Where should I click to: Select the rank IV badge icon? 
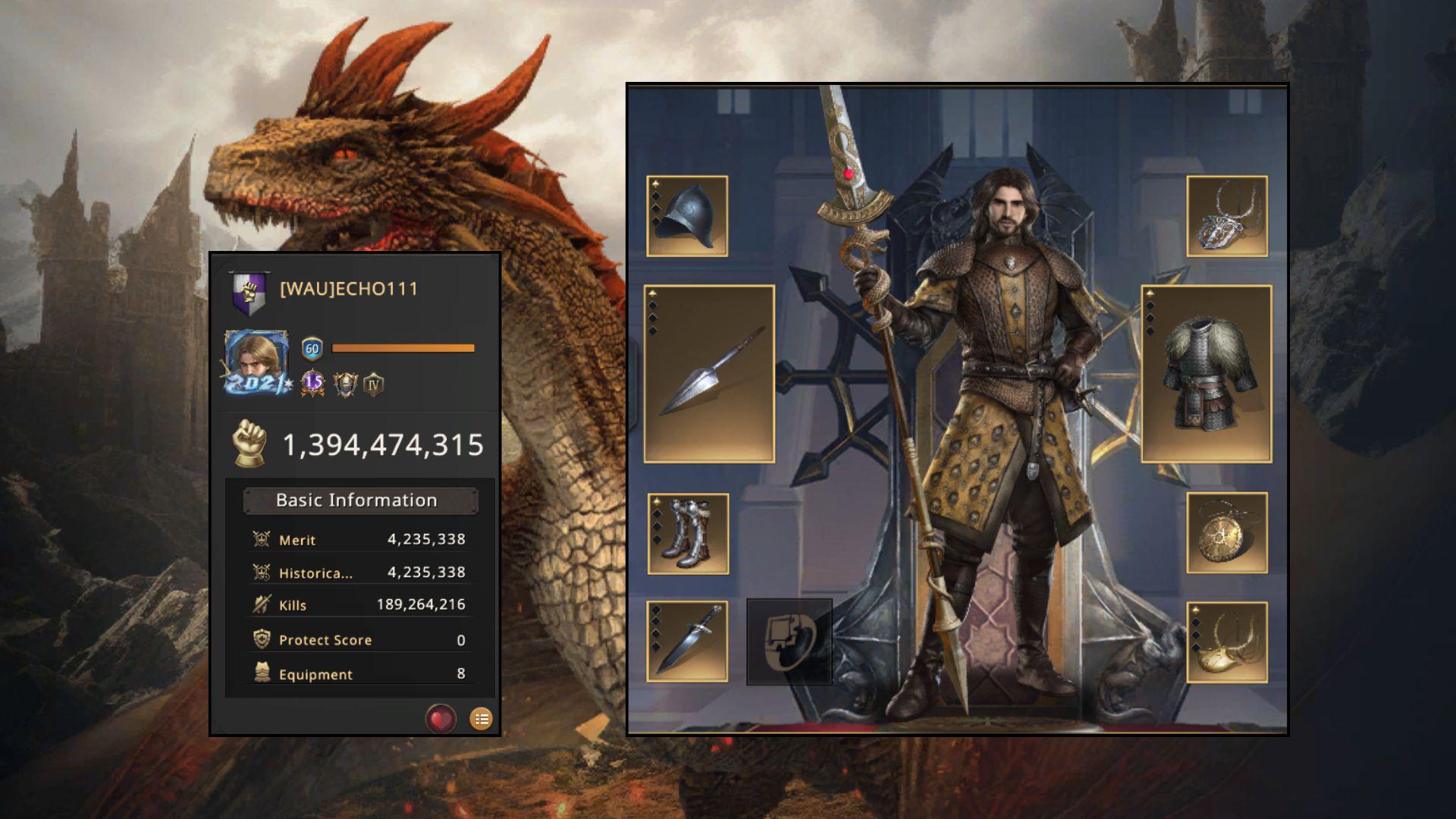[373, 384]
